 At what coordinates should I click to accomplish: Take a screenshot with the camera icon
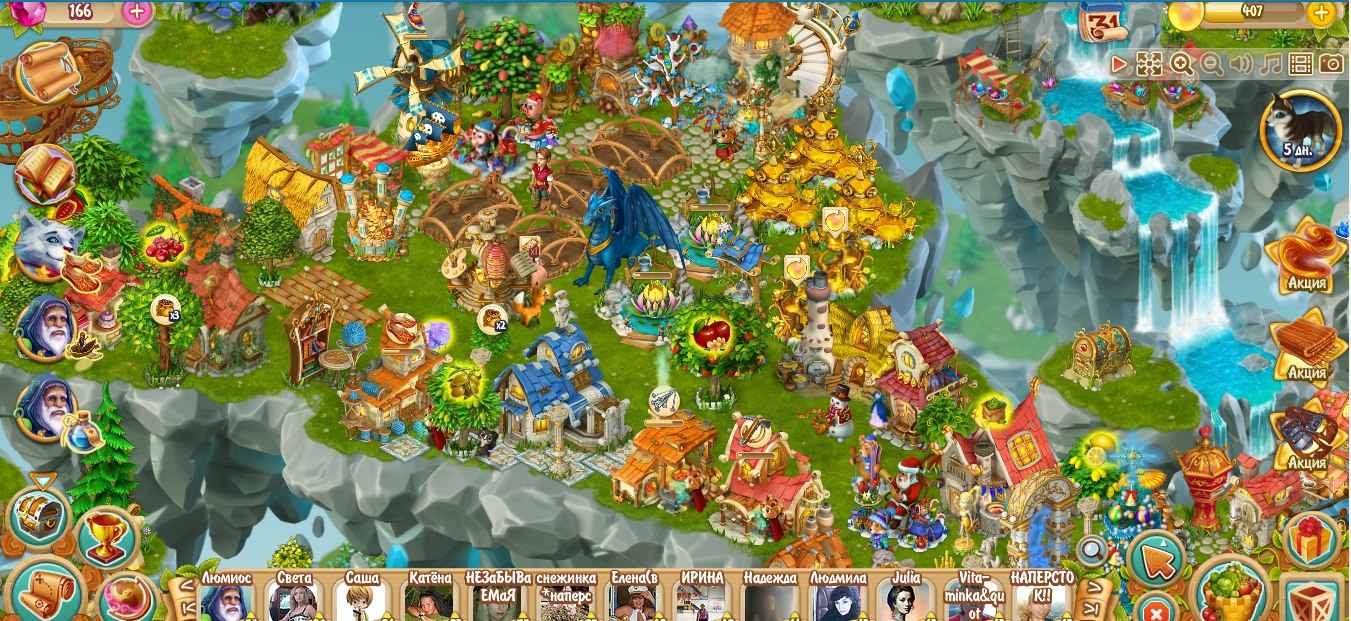pos(1330,65)
